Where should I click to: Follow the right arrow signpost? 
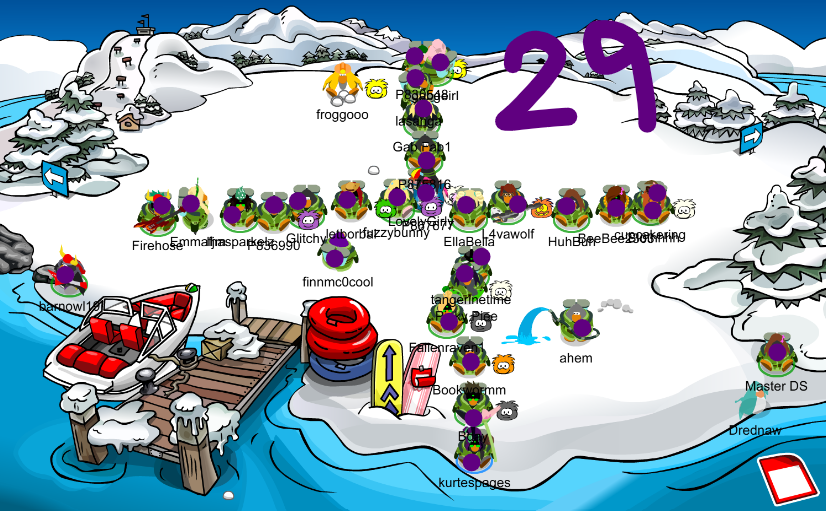(752, 137)
